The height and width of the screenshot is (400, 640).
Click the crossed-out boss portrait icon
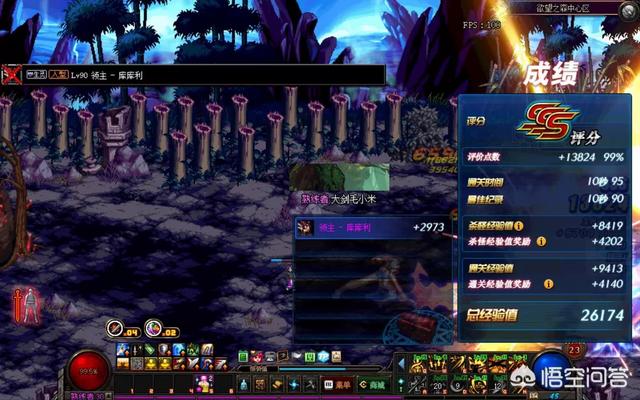click(12, 74)
